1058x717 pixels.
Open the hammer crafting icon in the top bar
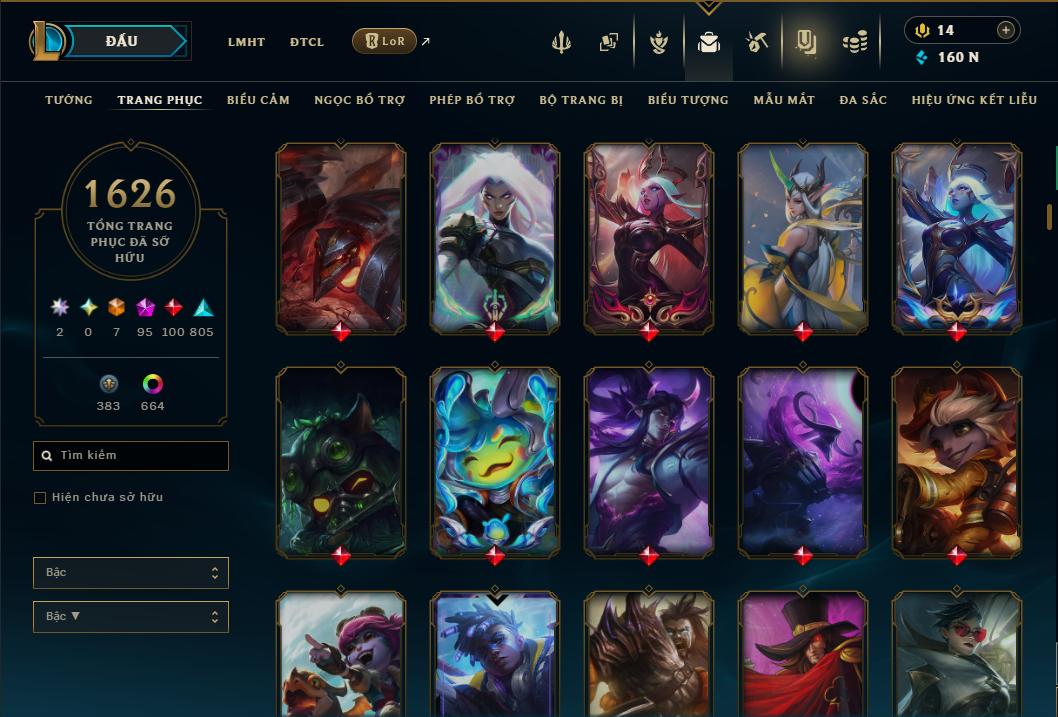point(756,42)
